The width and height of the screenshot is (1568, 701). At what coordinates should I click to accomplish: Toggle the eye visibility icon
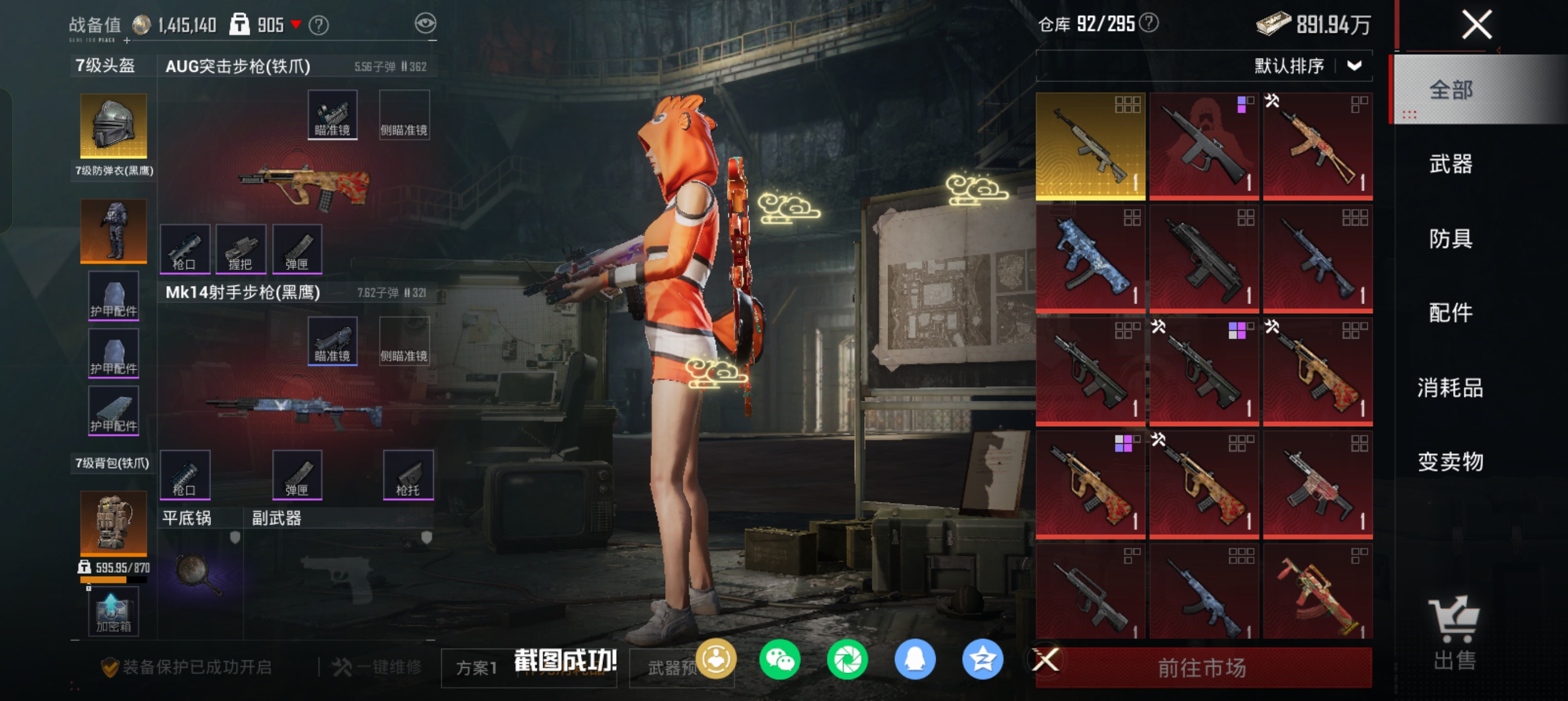[x=425, y=24]
